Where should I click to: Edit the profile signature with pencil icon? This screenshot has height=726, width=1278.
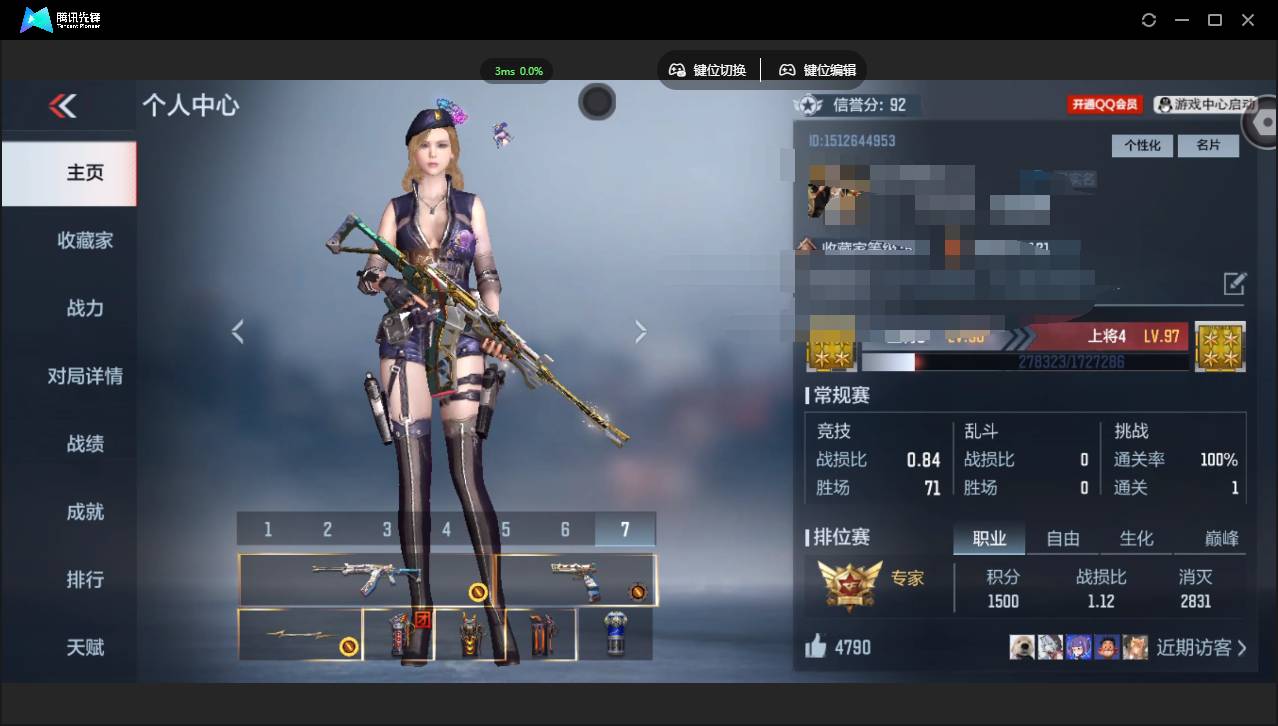pyautogui.click(x=1235, y=283)
